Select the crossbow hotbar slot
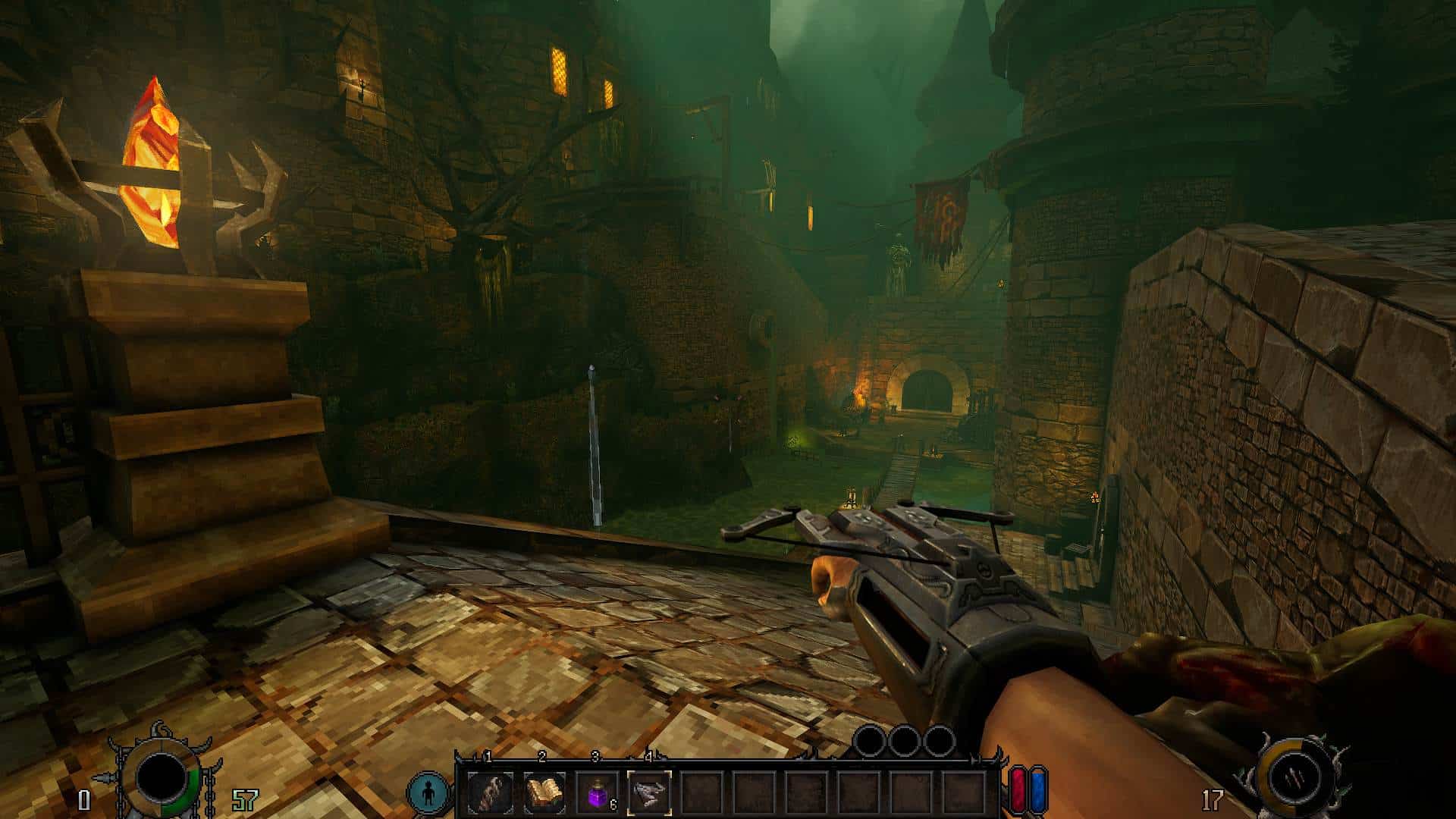This screenshot has height=819, width=1456. tap(649, 792)
